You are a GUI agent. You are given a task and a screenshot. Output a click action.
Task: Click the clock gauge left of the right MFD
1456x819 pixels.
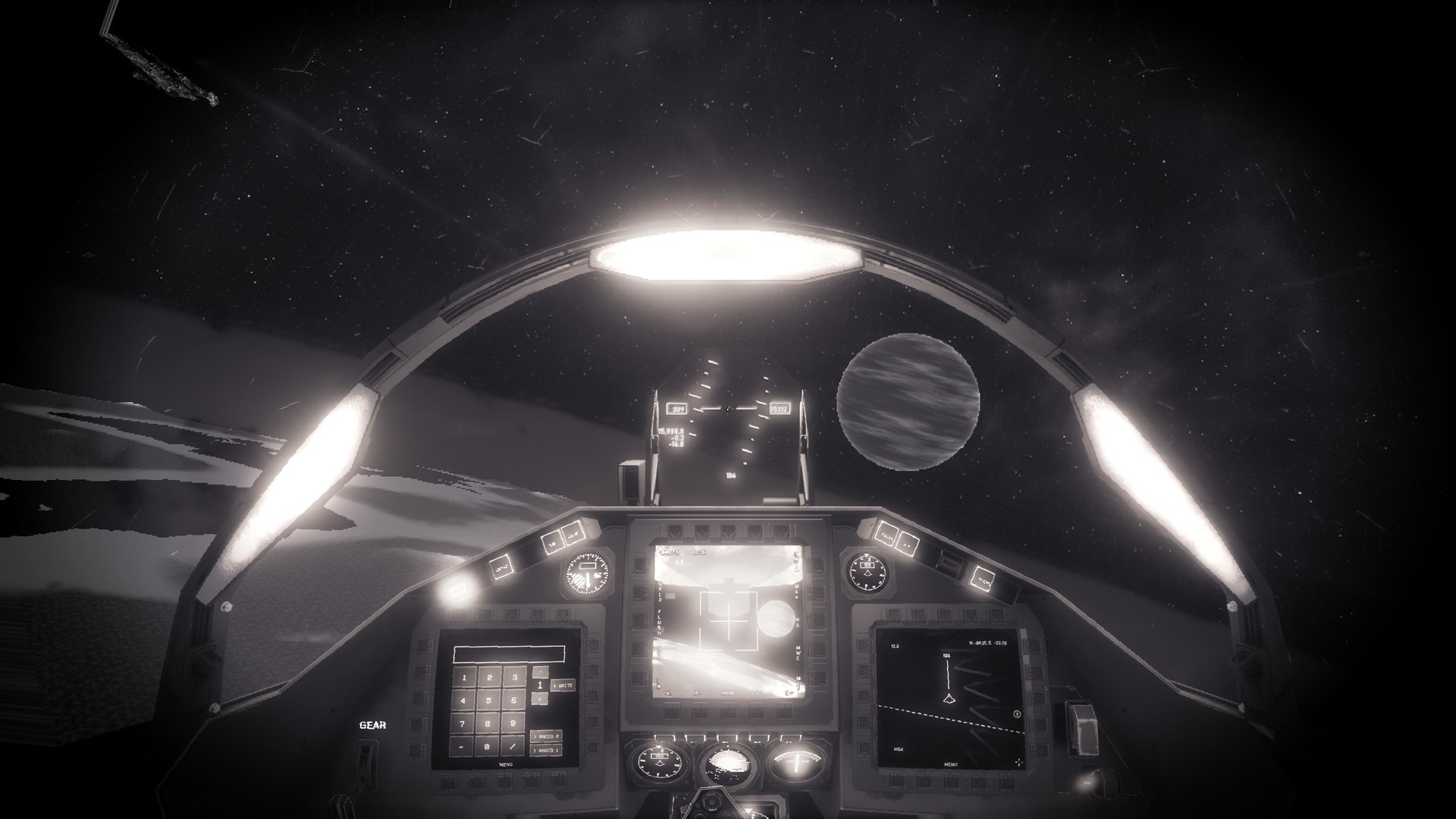(x=868, y=573)
